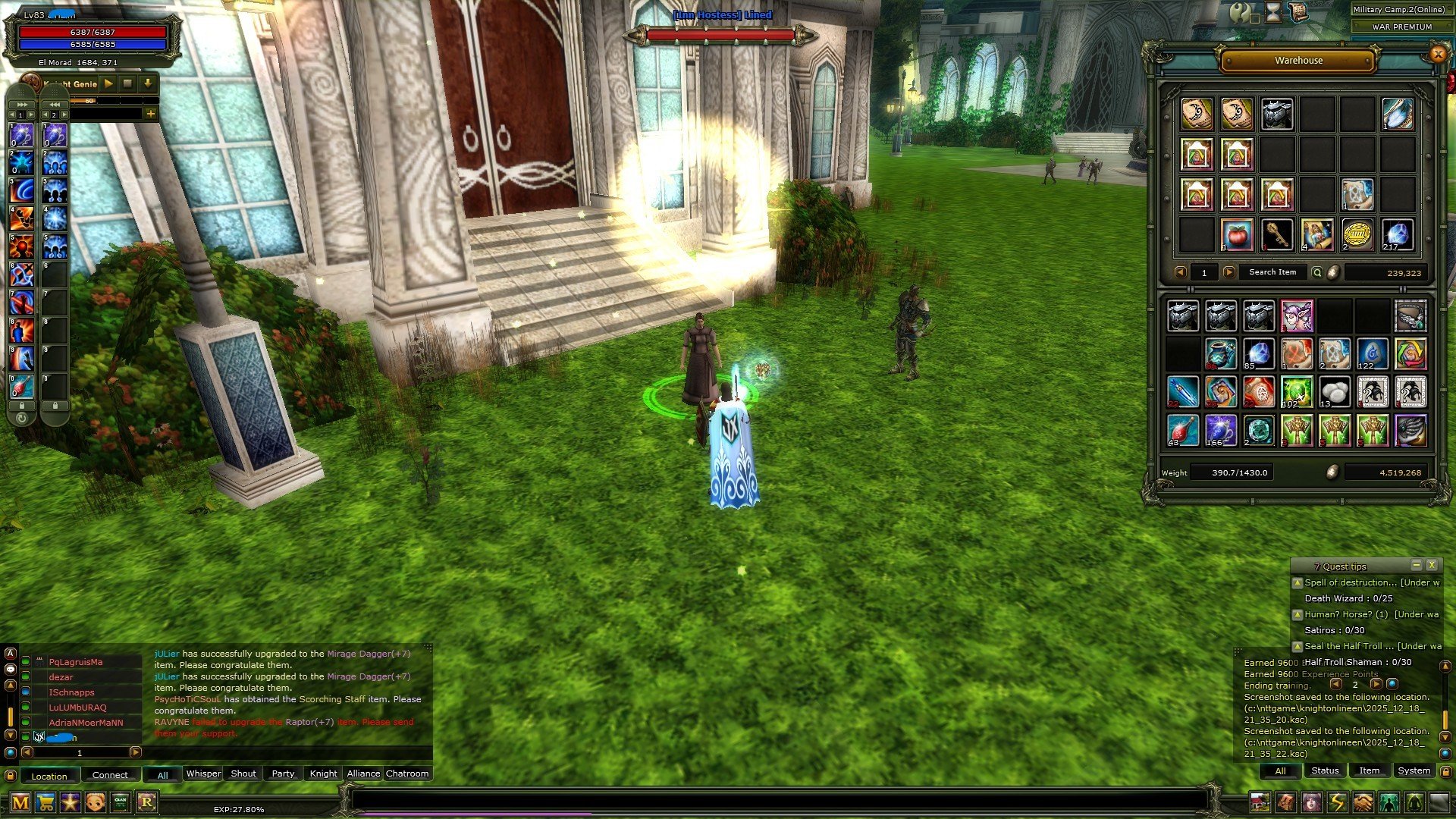Screen dimensions: 1456x819
Task: Open the Item Mall shopping cart icon
Action: [45, 801]
